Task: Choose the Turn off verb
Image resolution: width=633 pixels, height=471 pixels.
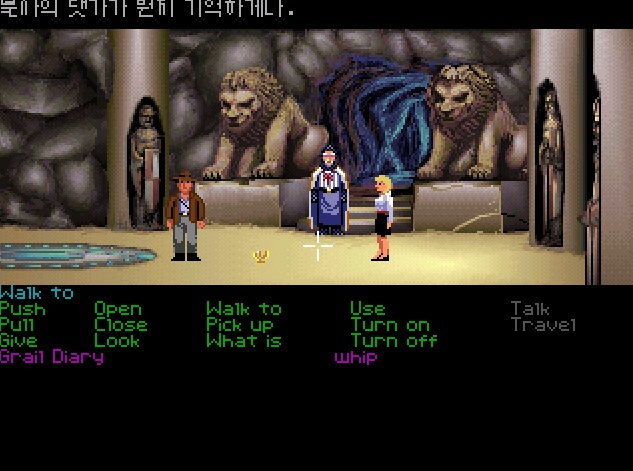Action: coord(392,341)
